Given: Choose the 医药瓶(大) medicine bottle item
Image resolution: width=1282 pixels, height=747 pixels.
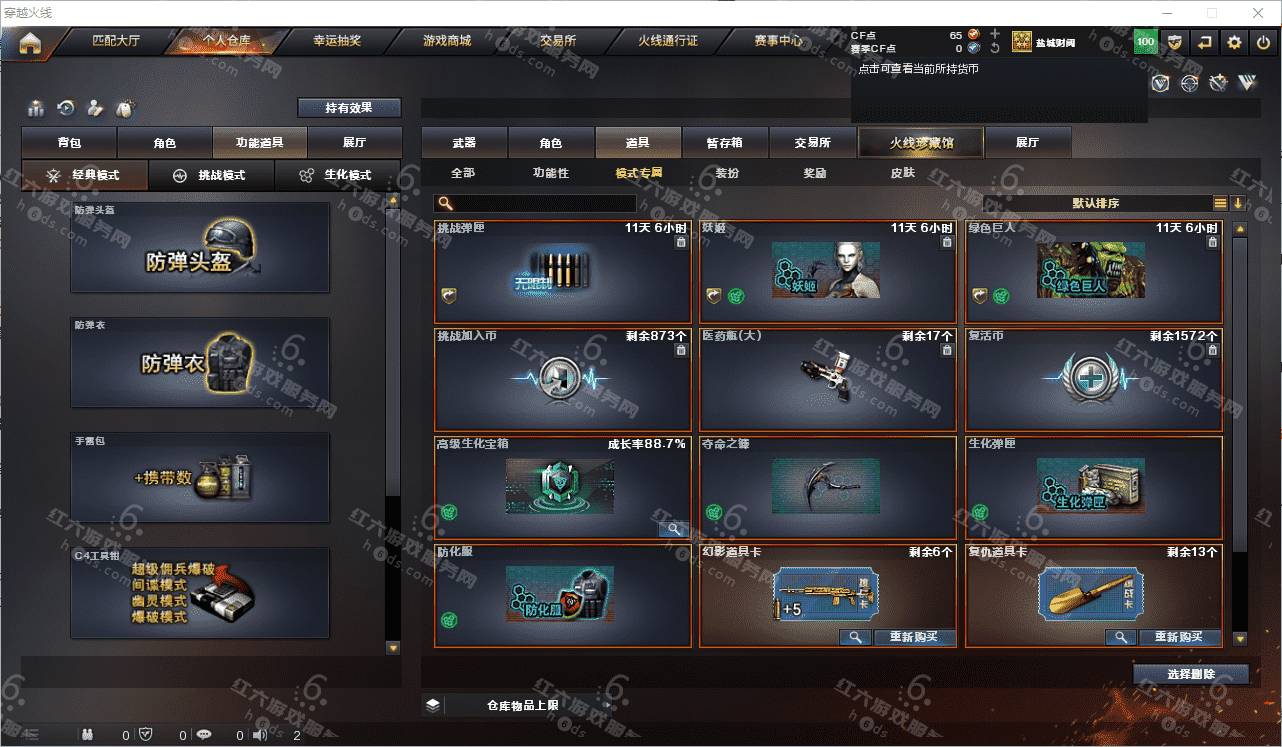Looking at the screenshot, I should click(x=827, y=380).
